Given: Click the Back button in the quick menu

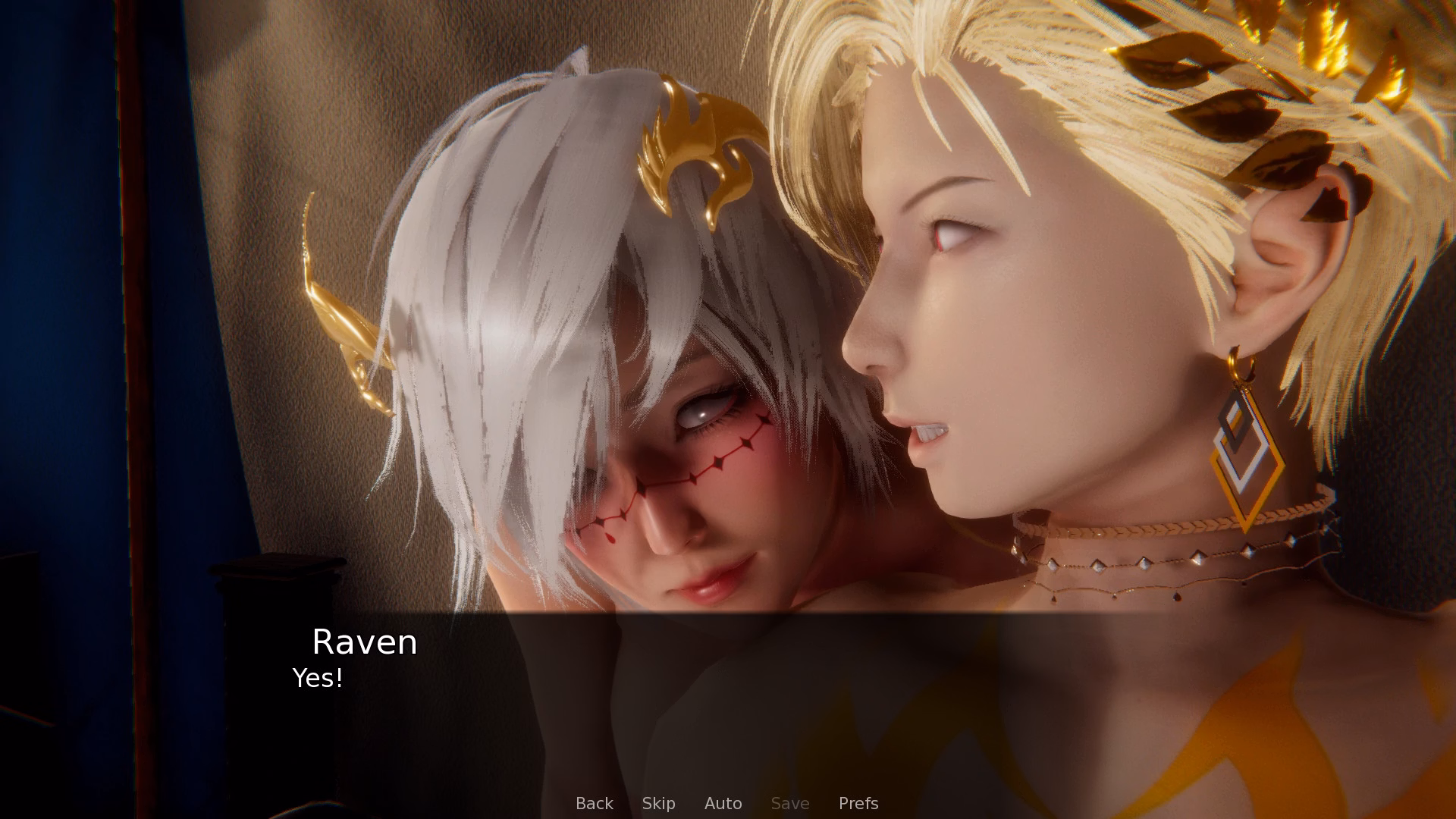Looking at the screenshot, I should pyautogui.click(x=595, y=803).
